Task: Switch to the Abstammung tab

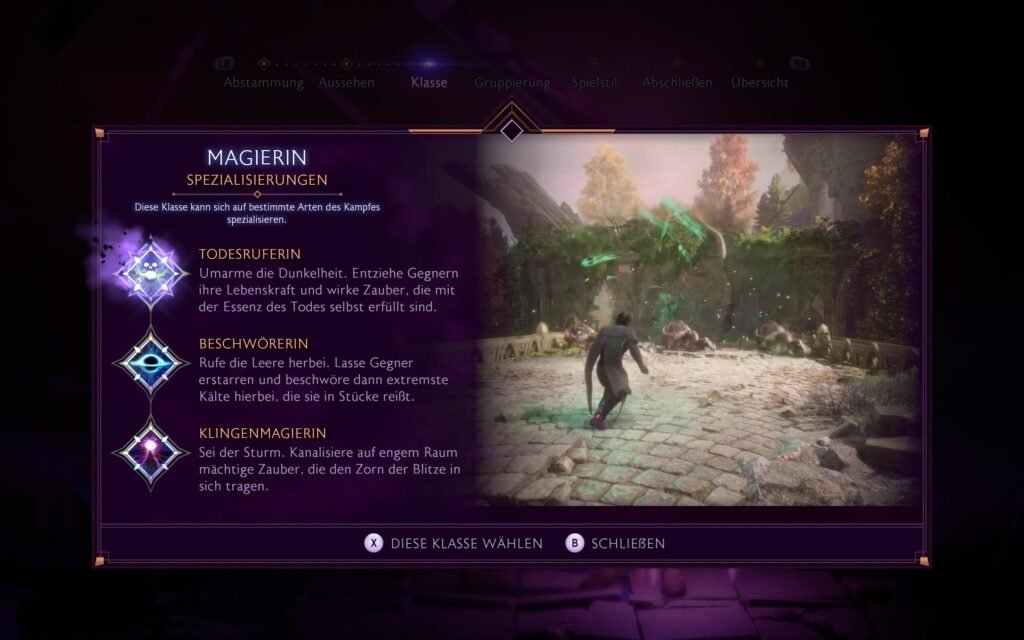Action: coord(263,83)
